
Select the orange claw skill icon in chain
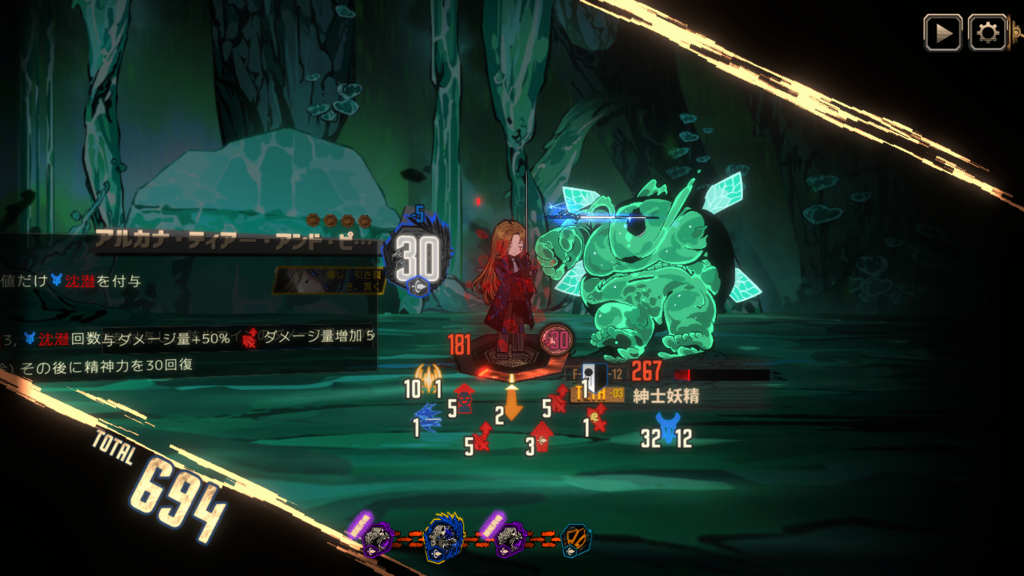(x=576, y=540)
